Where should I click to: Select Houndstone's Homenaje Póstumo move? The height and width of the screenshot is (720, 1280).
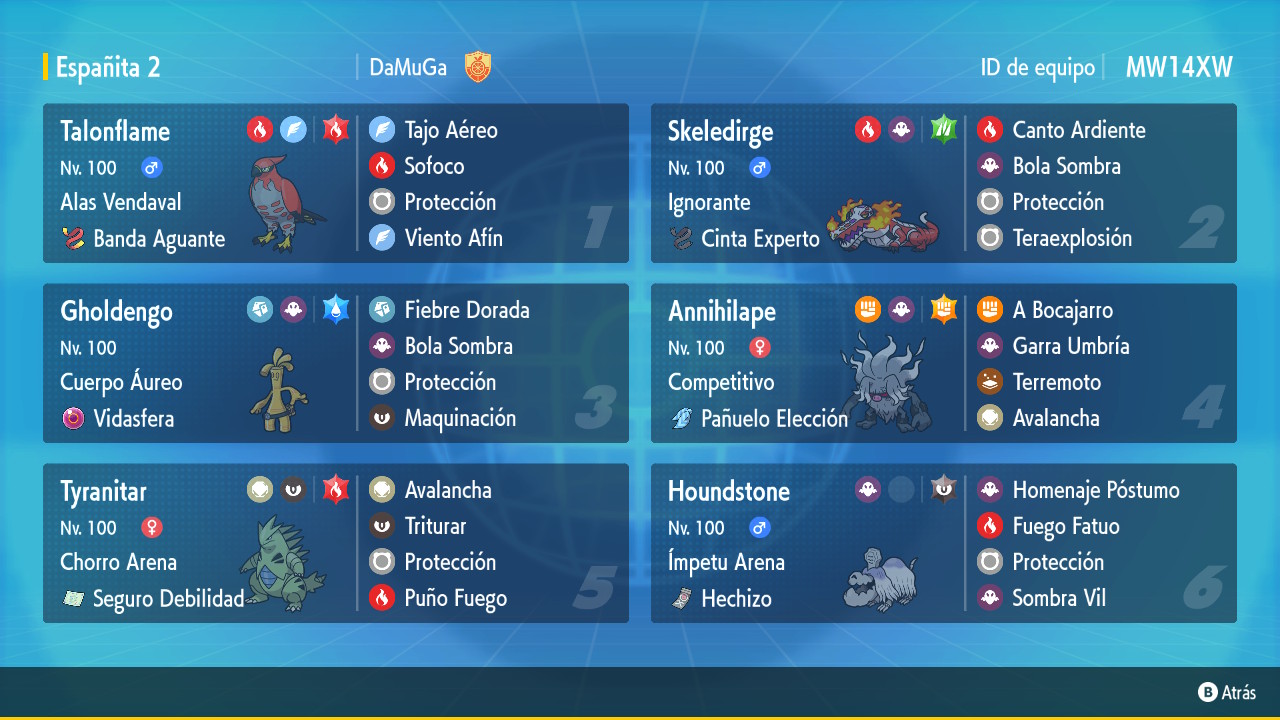pyautogui.click(x=1095, y=490)
